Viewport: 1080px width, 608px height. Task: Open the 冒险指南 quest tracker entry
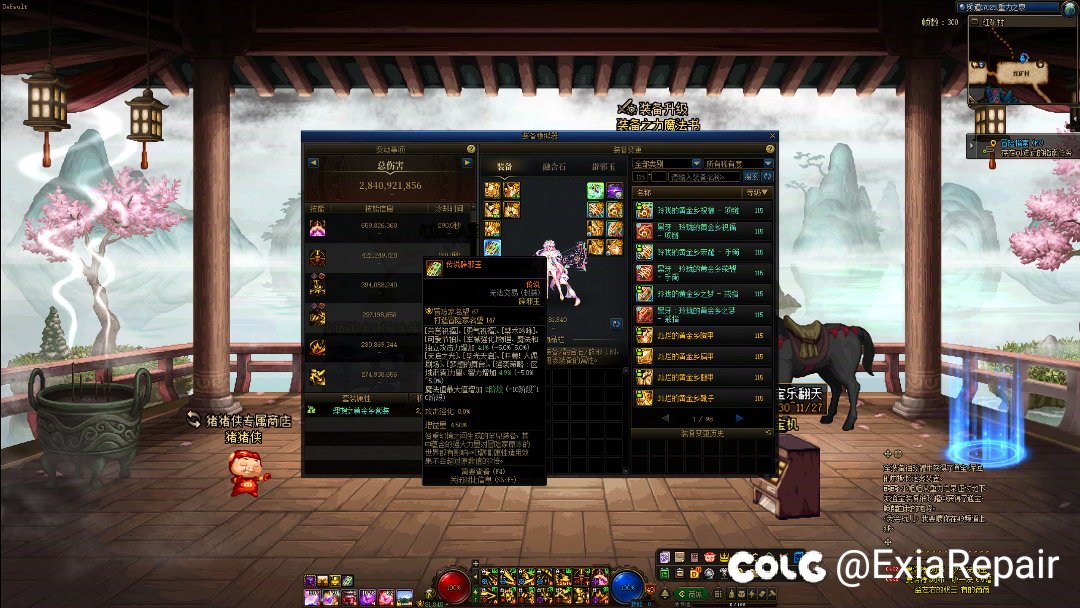coord(1018,143)
